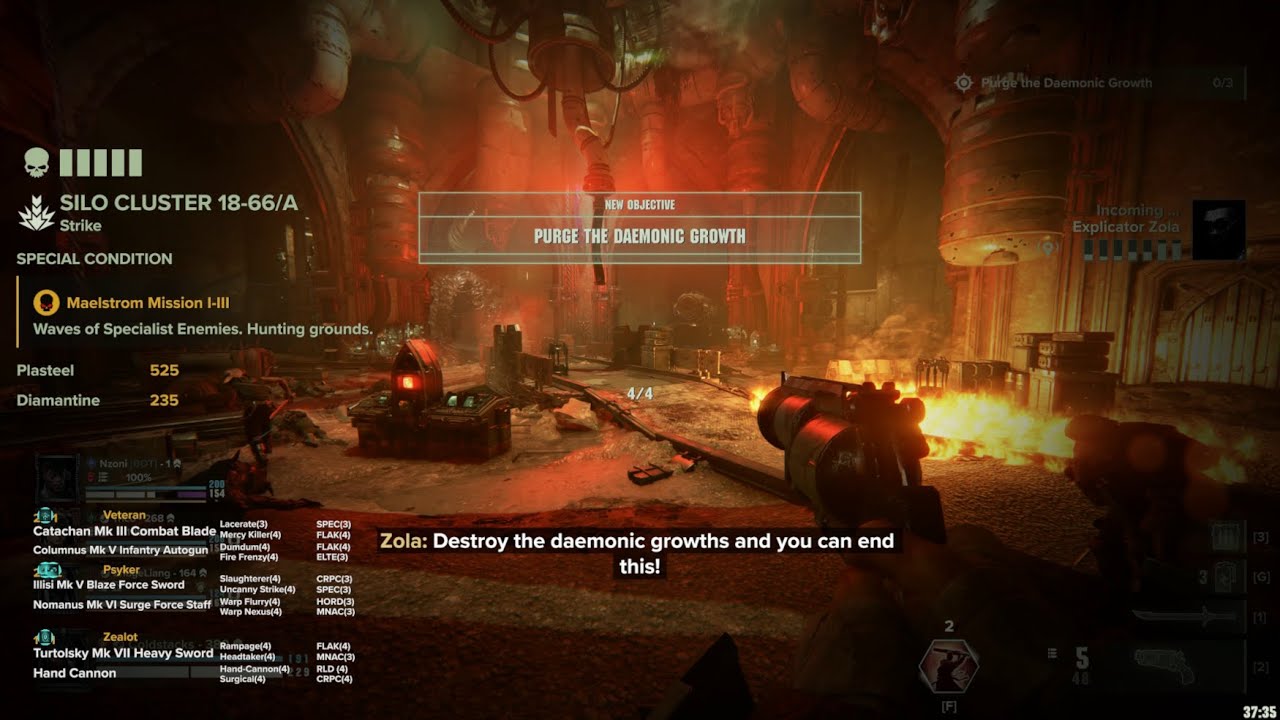
Task: Select the ammo crate item slot
Action: coord(1226,537)
